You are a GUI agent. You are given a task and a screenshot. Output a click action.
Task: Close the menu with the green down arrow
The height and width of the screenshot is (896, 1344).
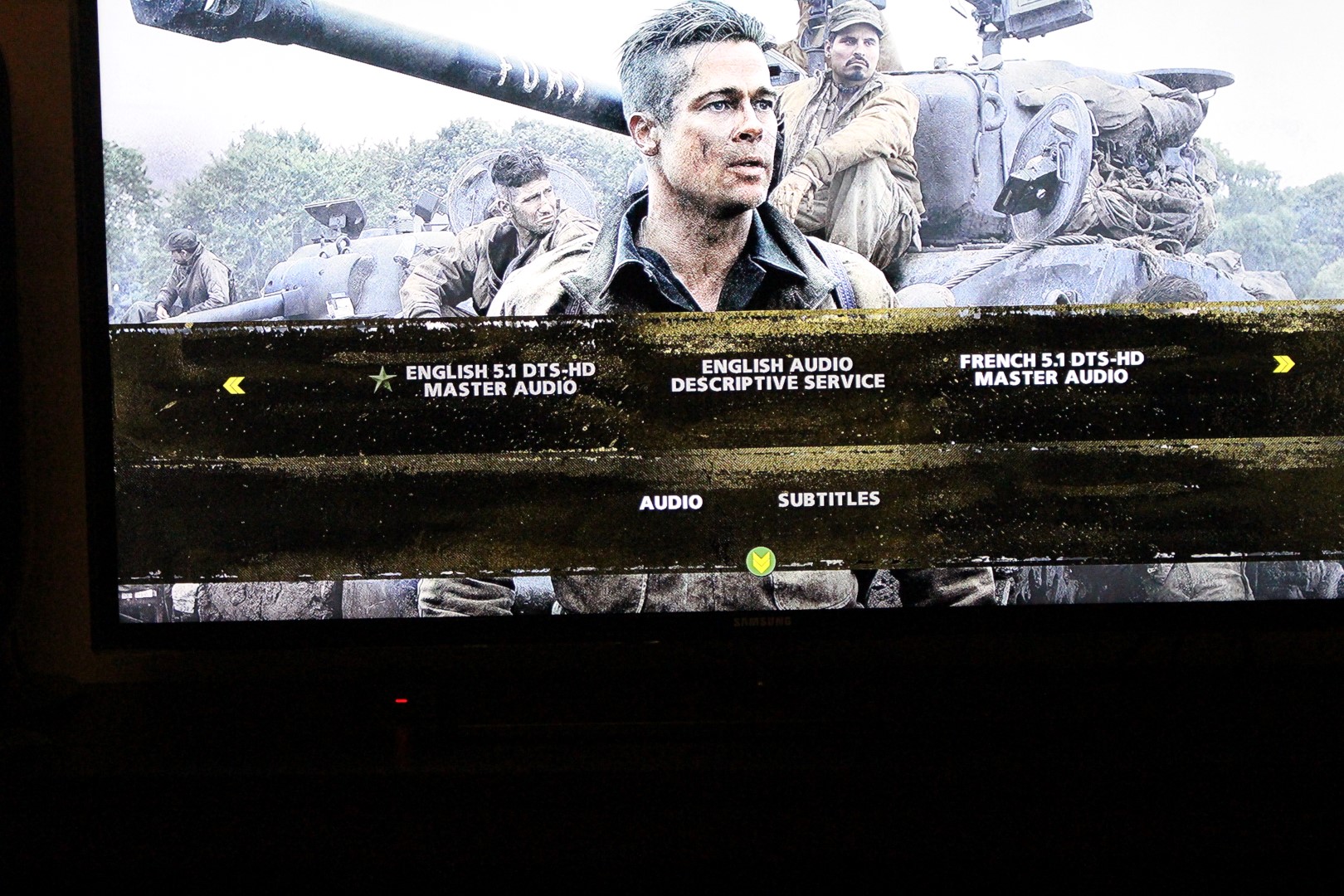tap(758, 562)
